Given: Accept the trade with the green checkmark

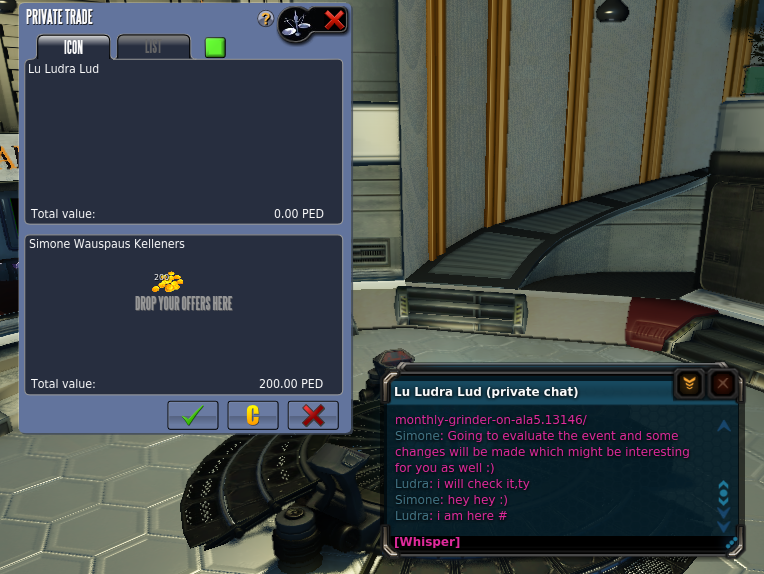Looking at the screenshot, I should tap(193, 415).
